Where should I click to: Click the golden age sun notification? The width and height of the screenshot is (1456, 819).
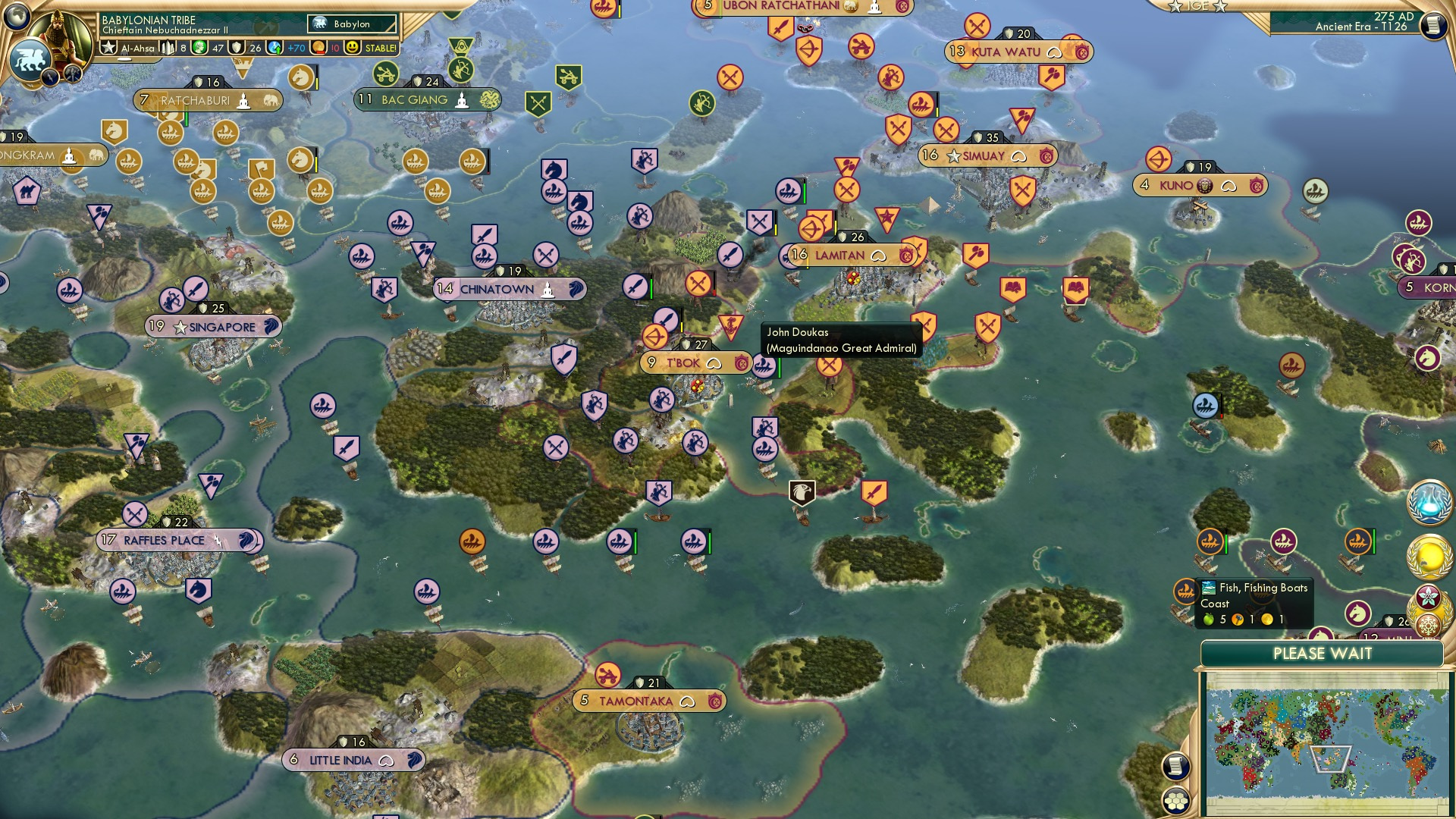[x=1428, y=556]
